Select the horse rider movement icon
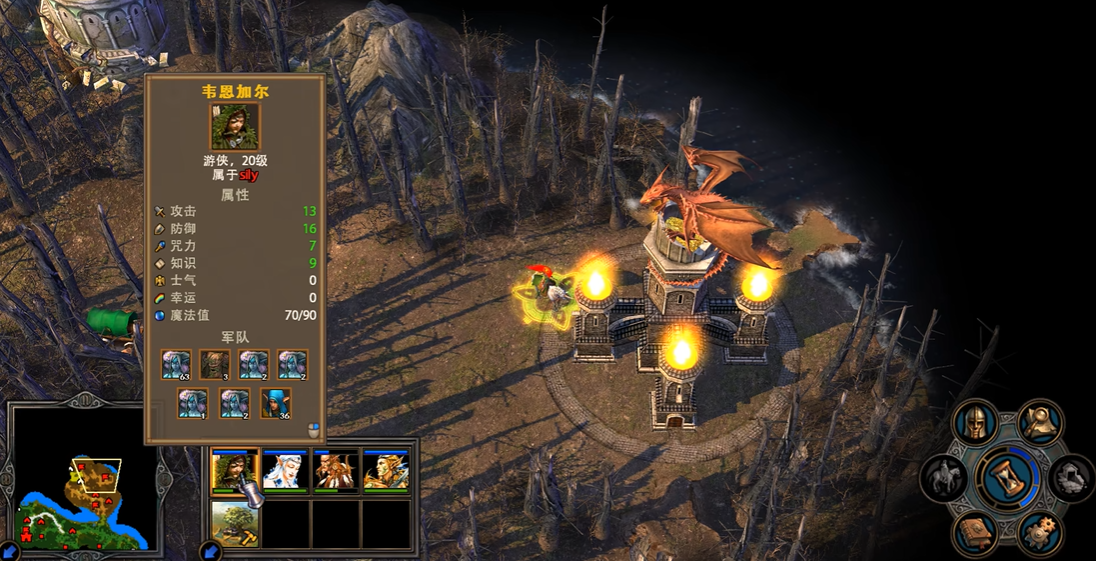This screenshot has width=1096, height=561. coord(942,478)
